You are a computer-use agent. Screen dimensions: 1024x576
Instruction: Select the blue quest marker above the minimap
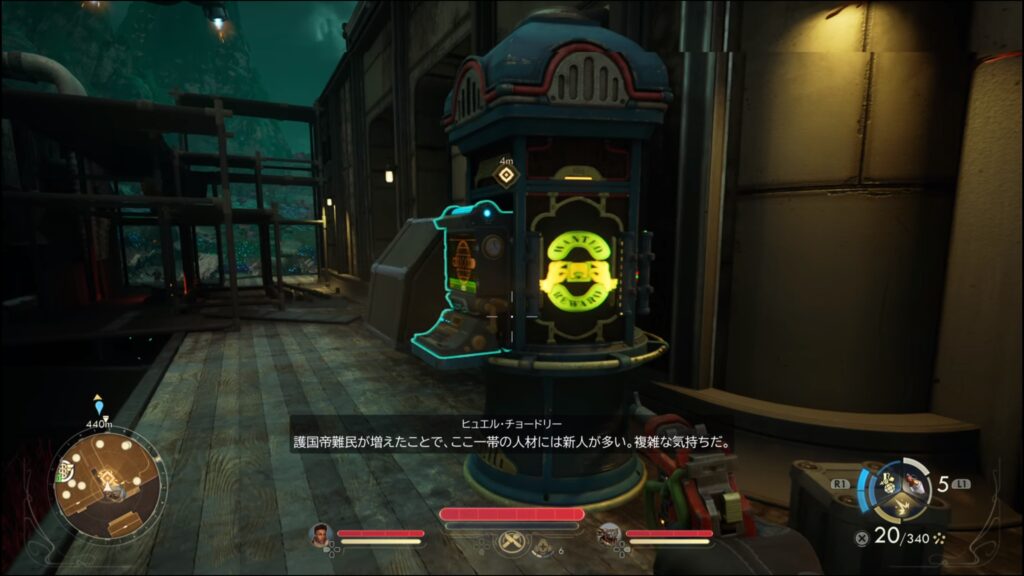click(98, 408)
